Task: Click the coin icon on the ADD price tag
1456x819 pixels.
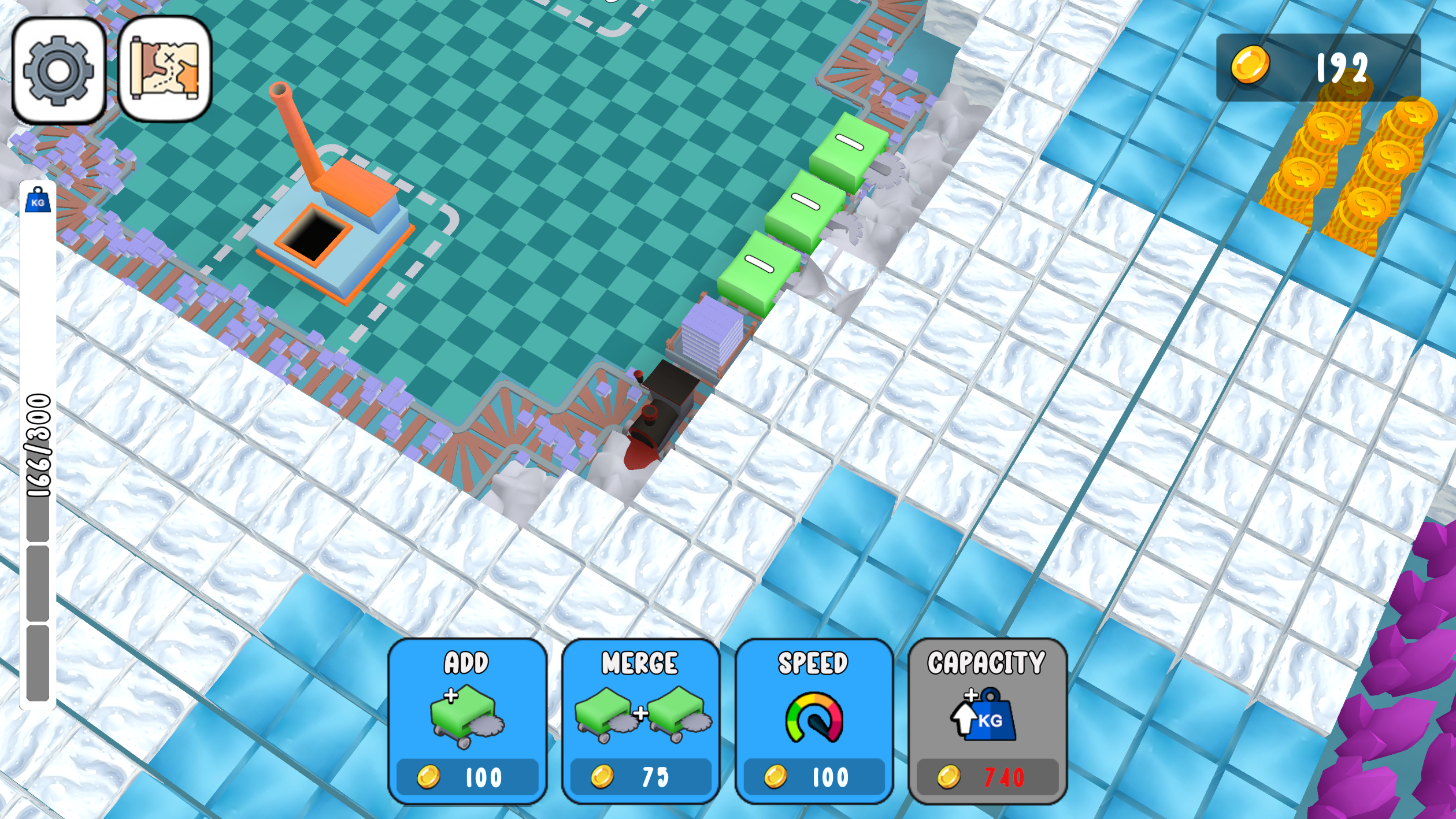Action: (x=428, y=777)
